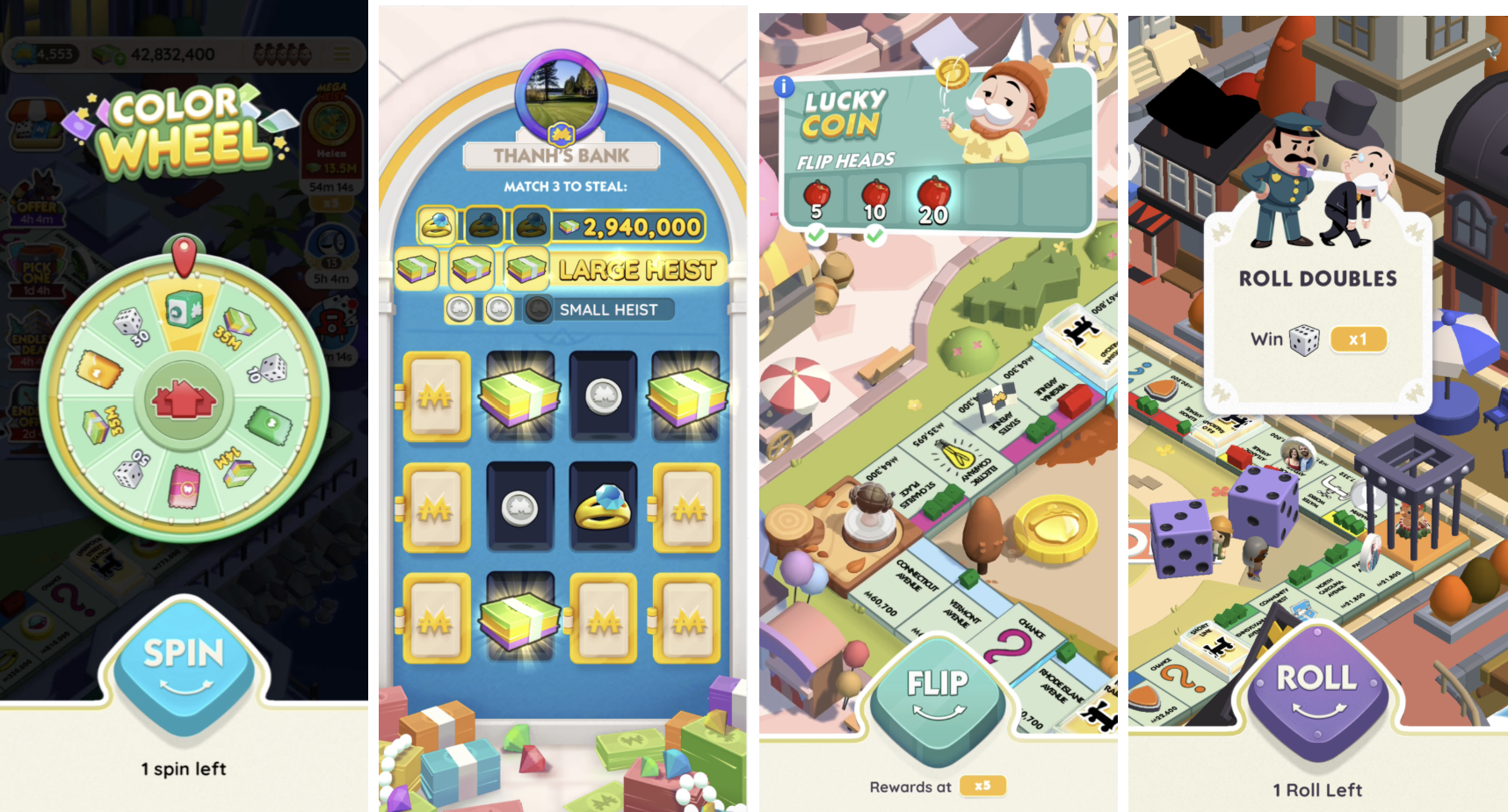
Task: Tap the SPIN button
Action: tap(185, 664)
